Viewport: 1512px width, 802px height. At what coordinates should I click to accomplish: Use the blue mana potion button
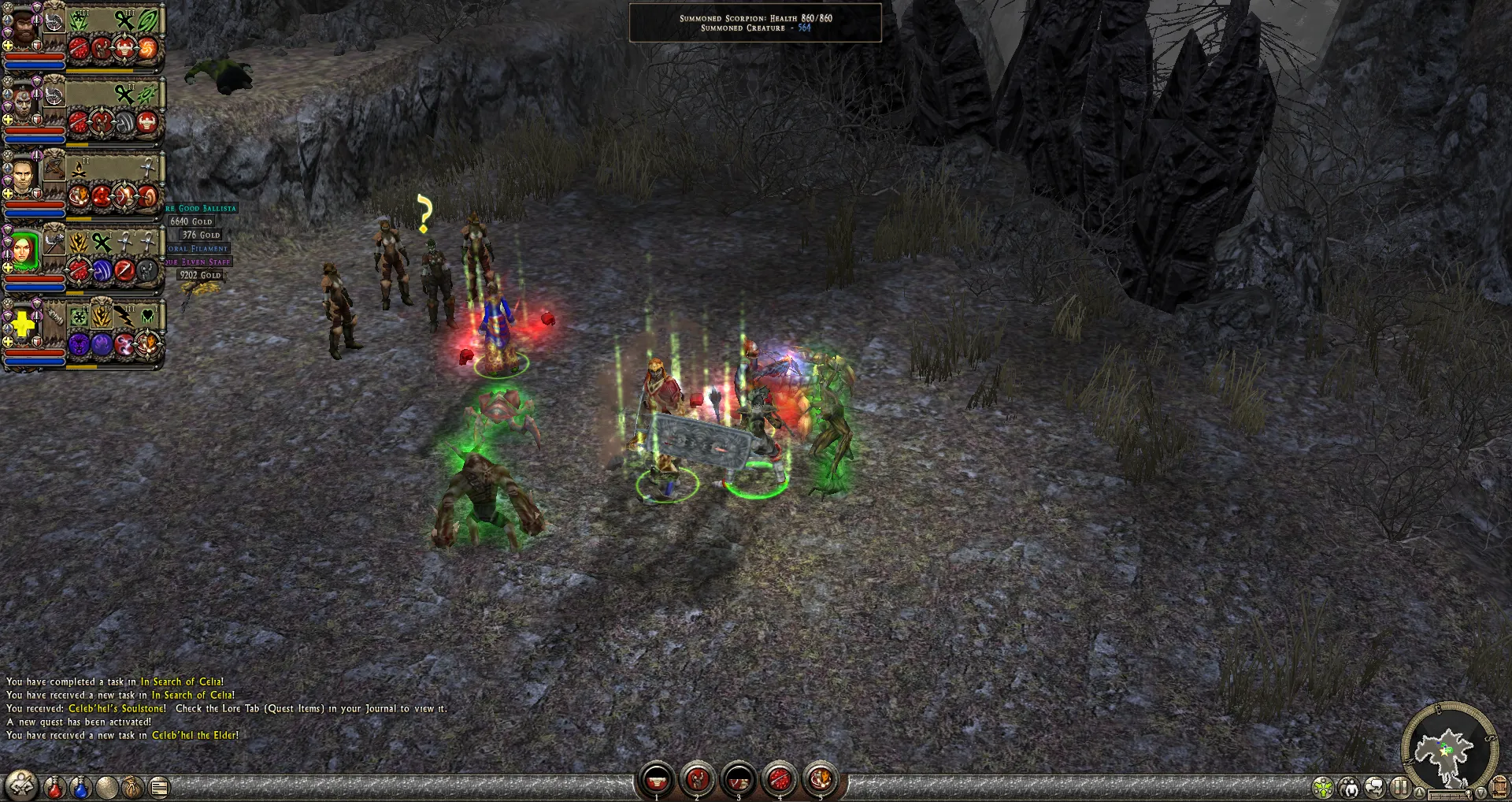point(80,787)
